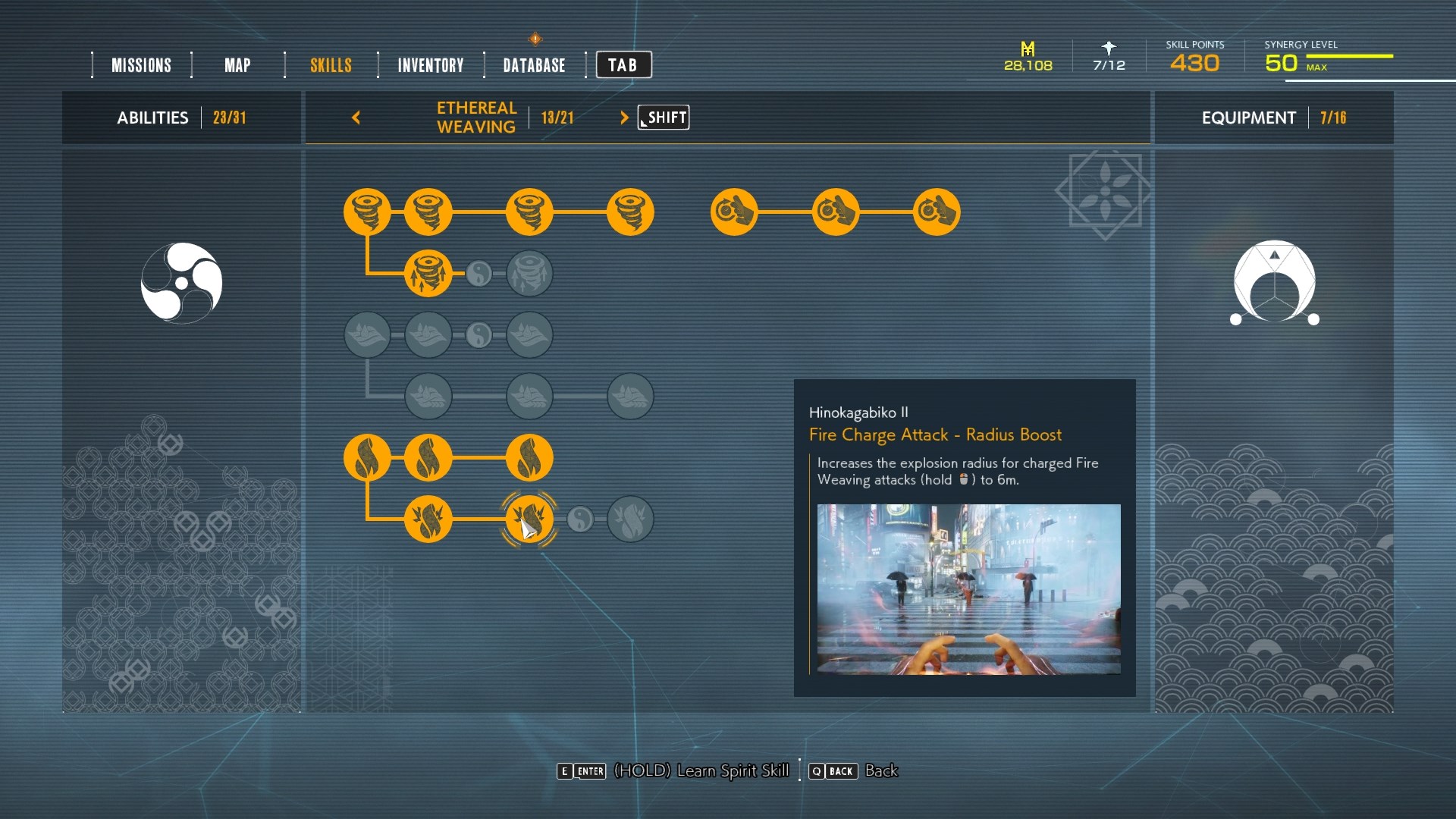1456x819 pixels.
Task: Select the last wind tornado skill in top row
Action: [630, 212]
